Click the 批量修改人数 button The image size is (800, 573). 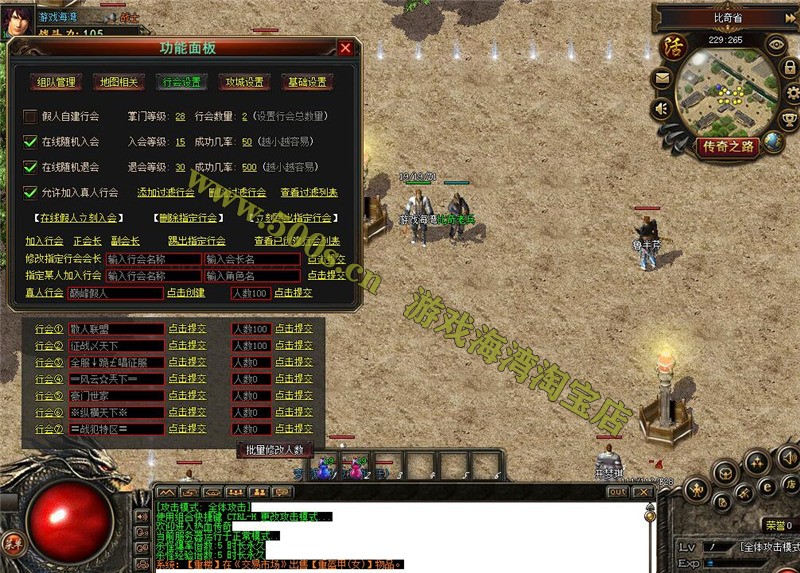[275, 450]
